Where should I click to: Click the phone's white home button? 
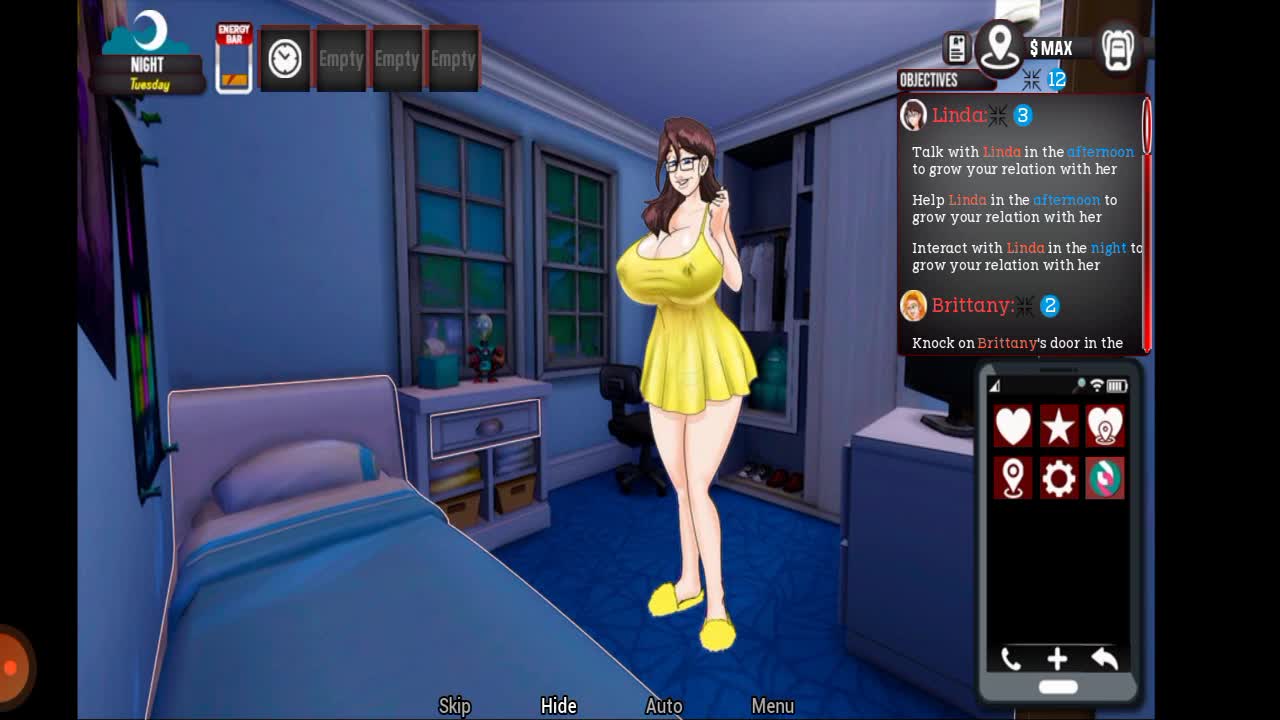point(1058,687)
